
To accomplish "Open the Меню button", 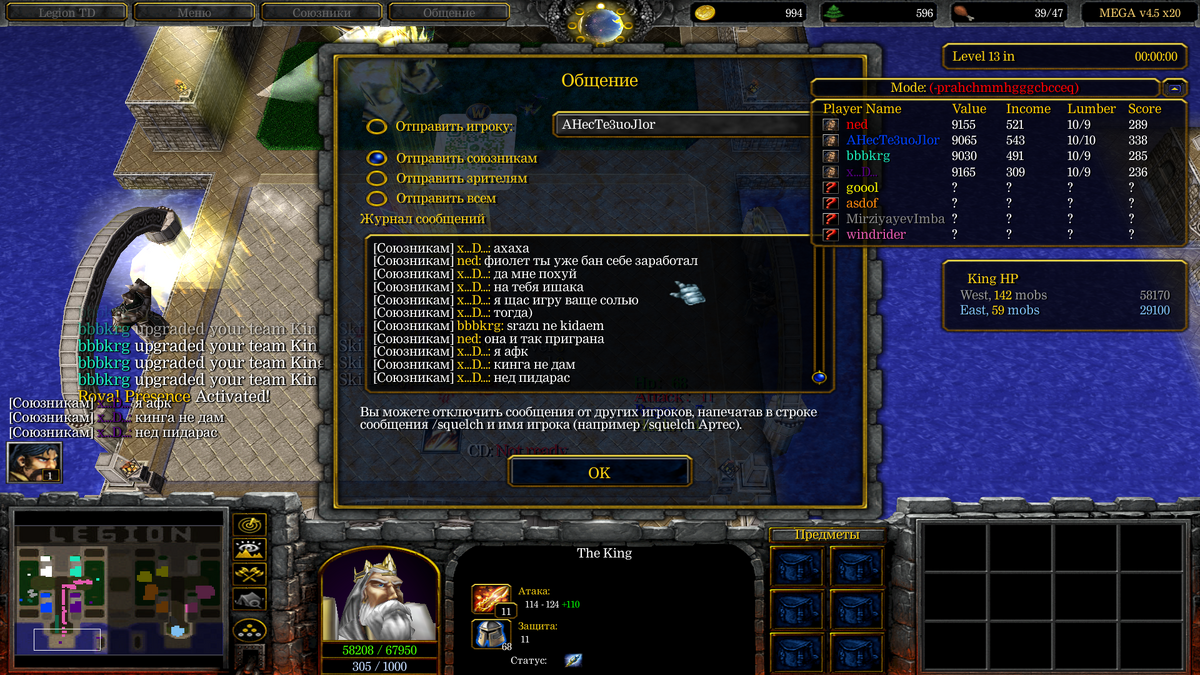I will pyautogui.click(x=193, y=13).
